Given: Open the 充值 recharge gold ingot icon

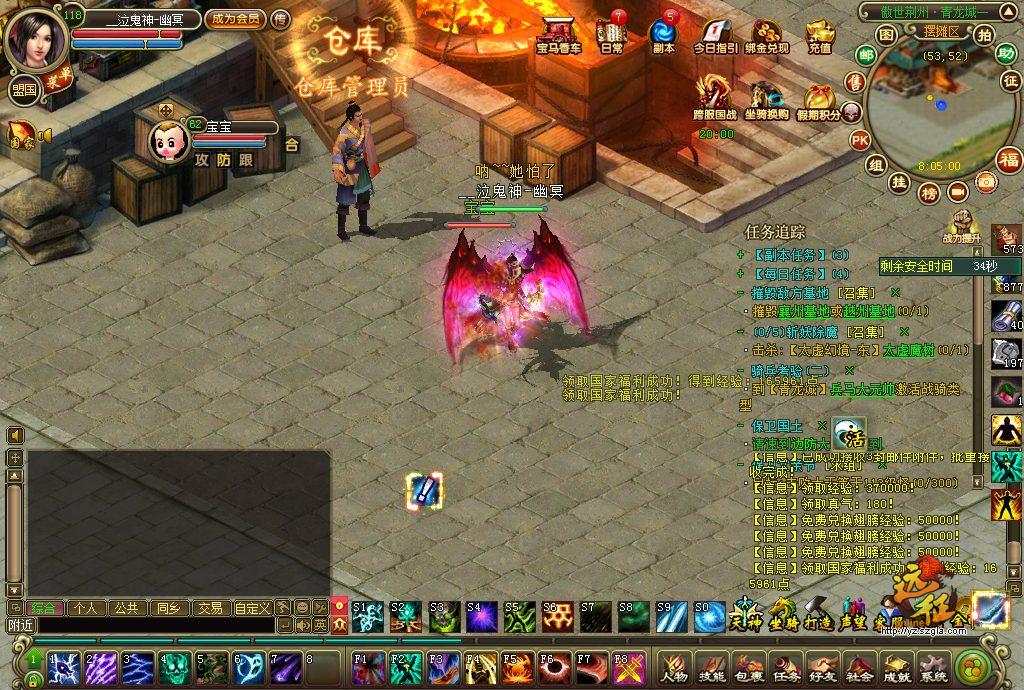Looking at the screenshot, I should click(x=819, y=35).
